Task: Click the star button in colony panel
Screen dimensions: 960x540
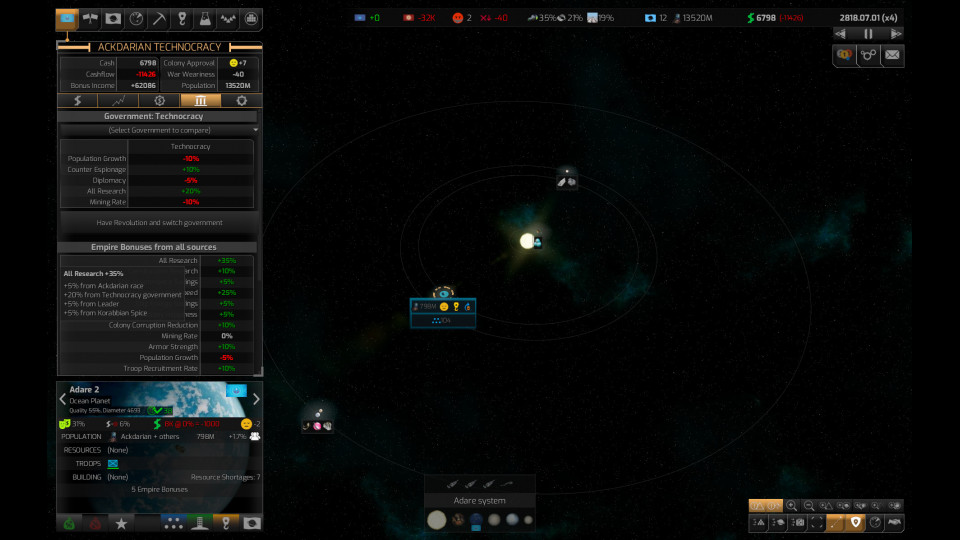Action: [121, 522]
